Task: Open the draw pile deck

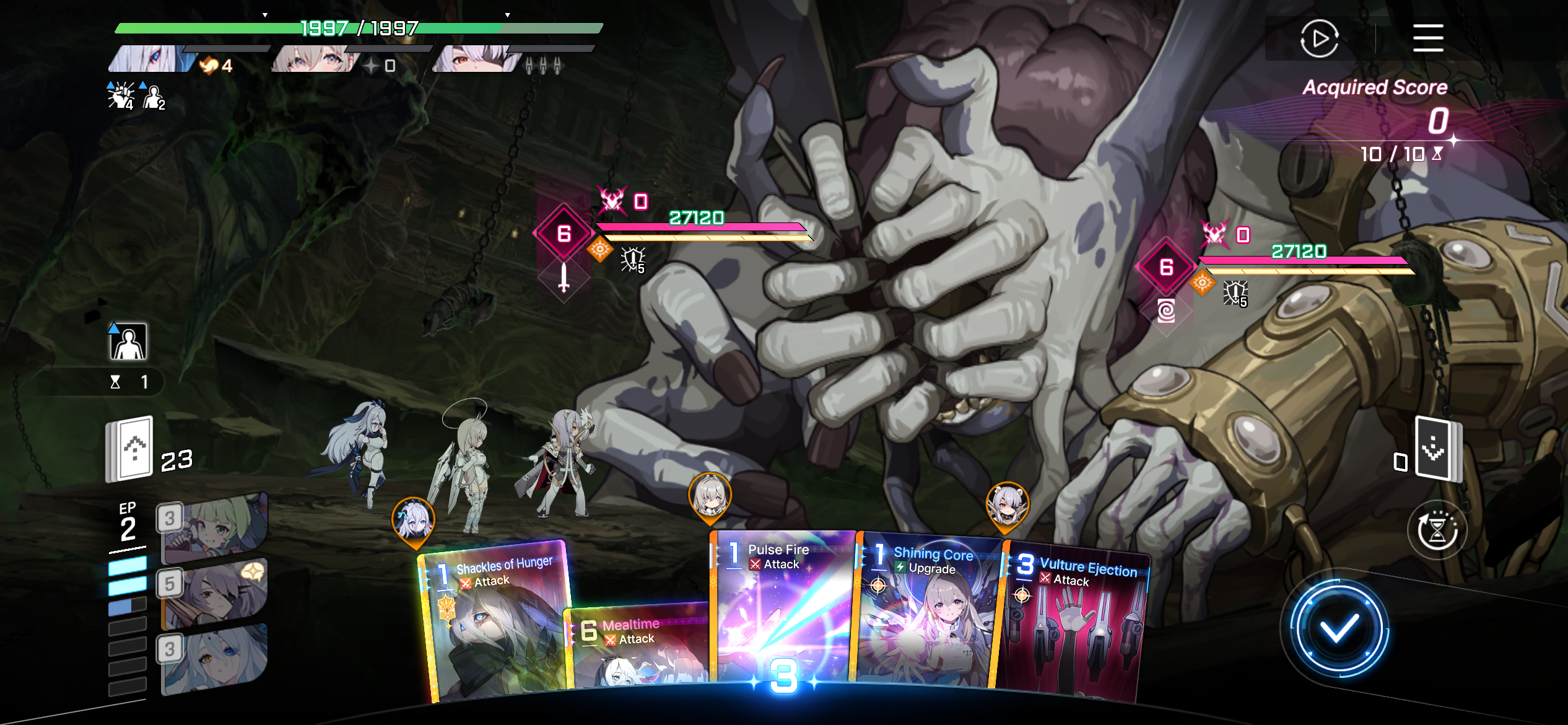Action: [130, 449]
